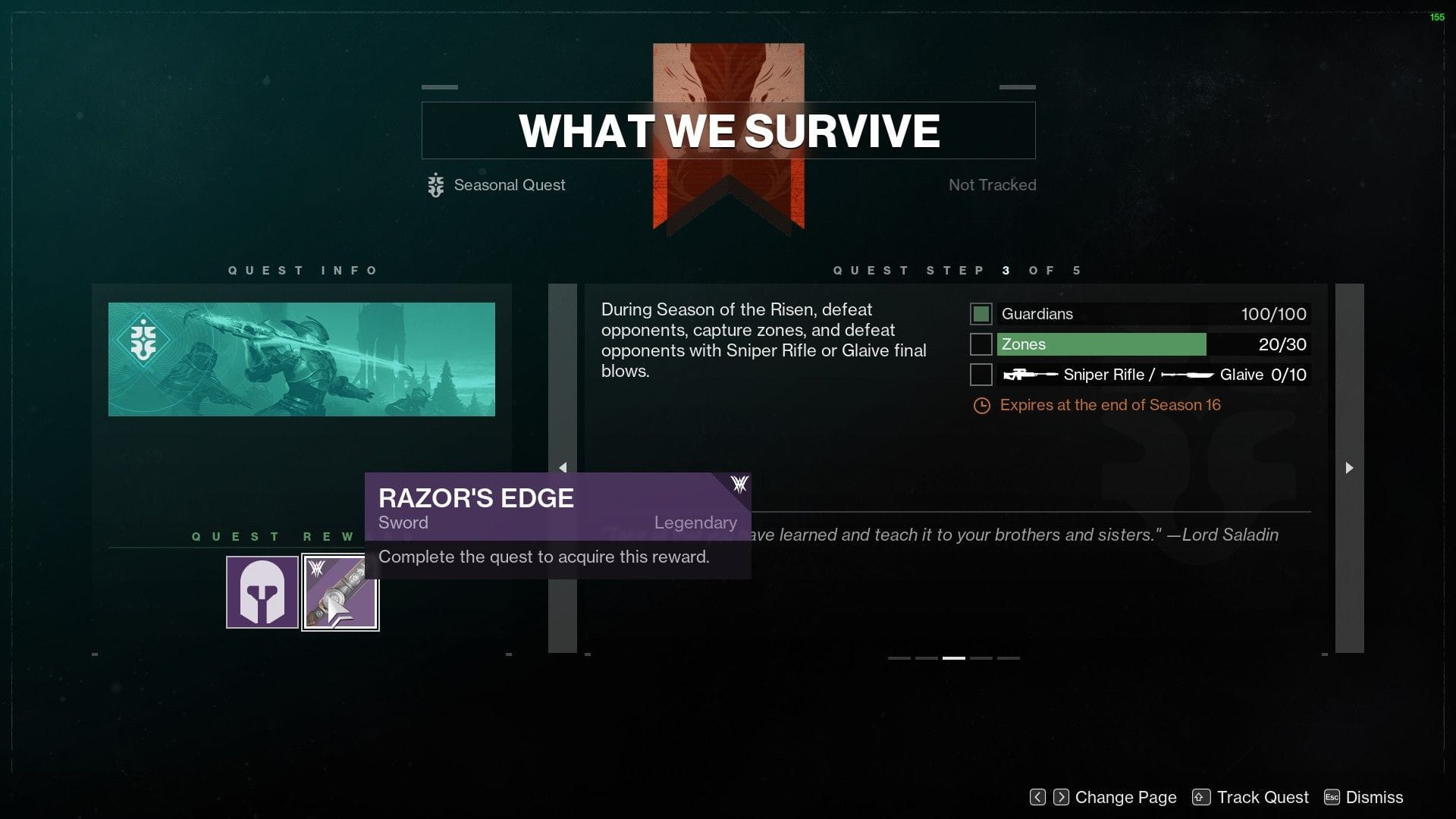1456x819 pixels.
Task: Expand the previous quest step with left arrow
Action: [563, 468]
